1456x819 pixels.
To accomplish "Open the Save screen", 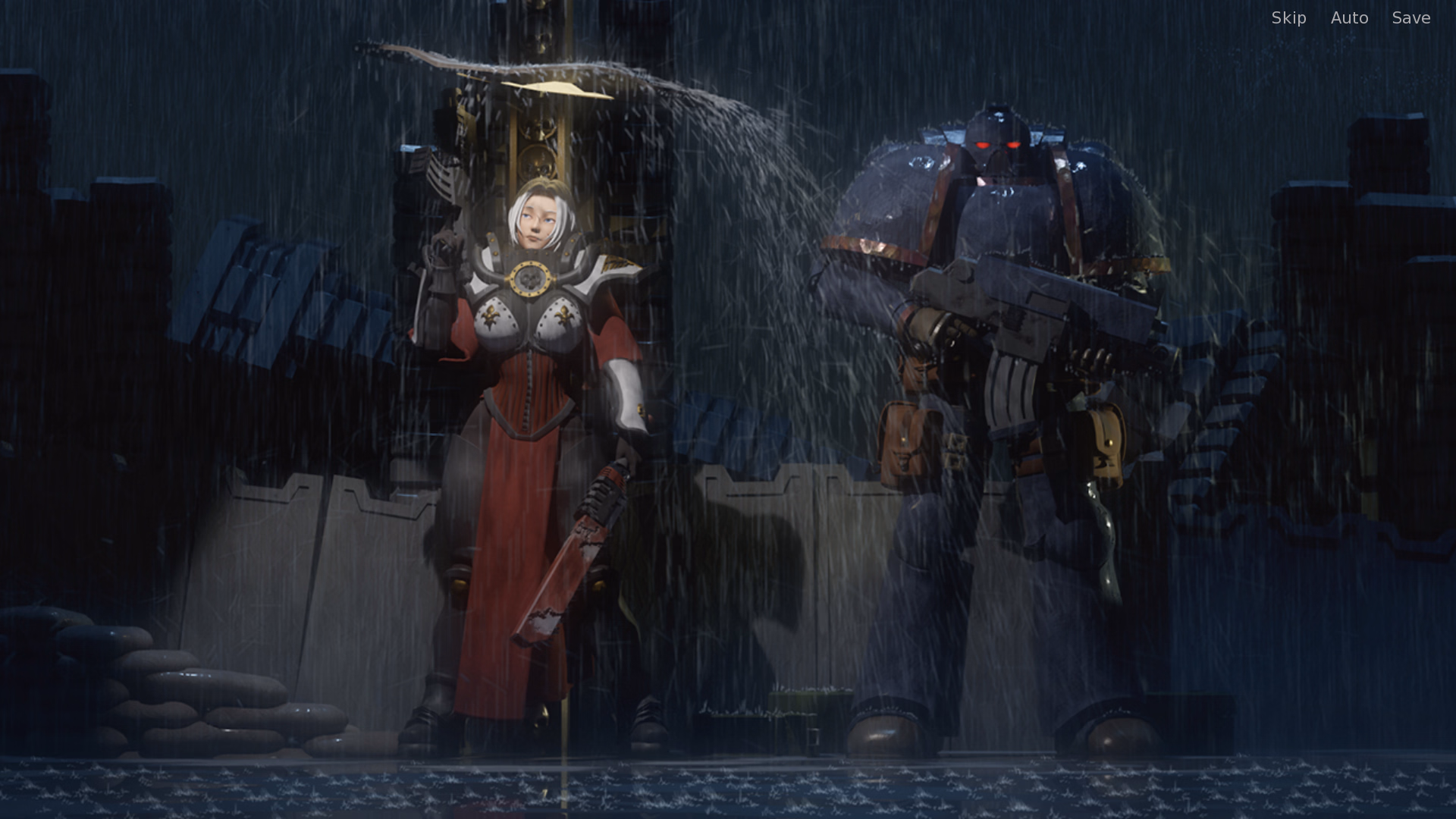I will (1410, 17).
